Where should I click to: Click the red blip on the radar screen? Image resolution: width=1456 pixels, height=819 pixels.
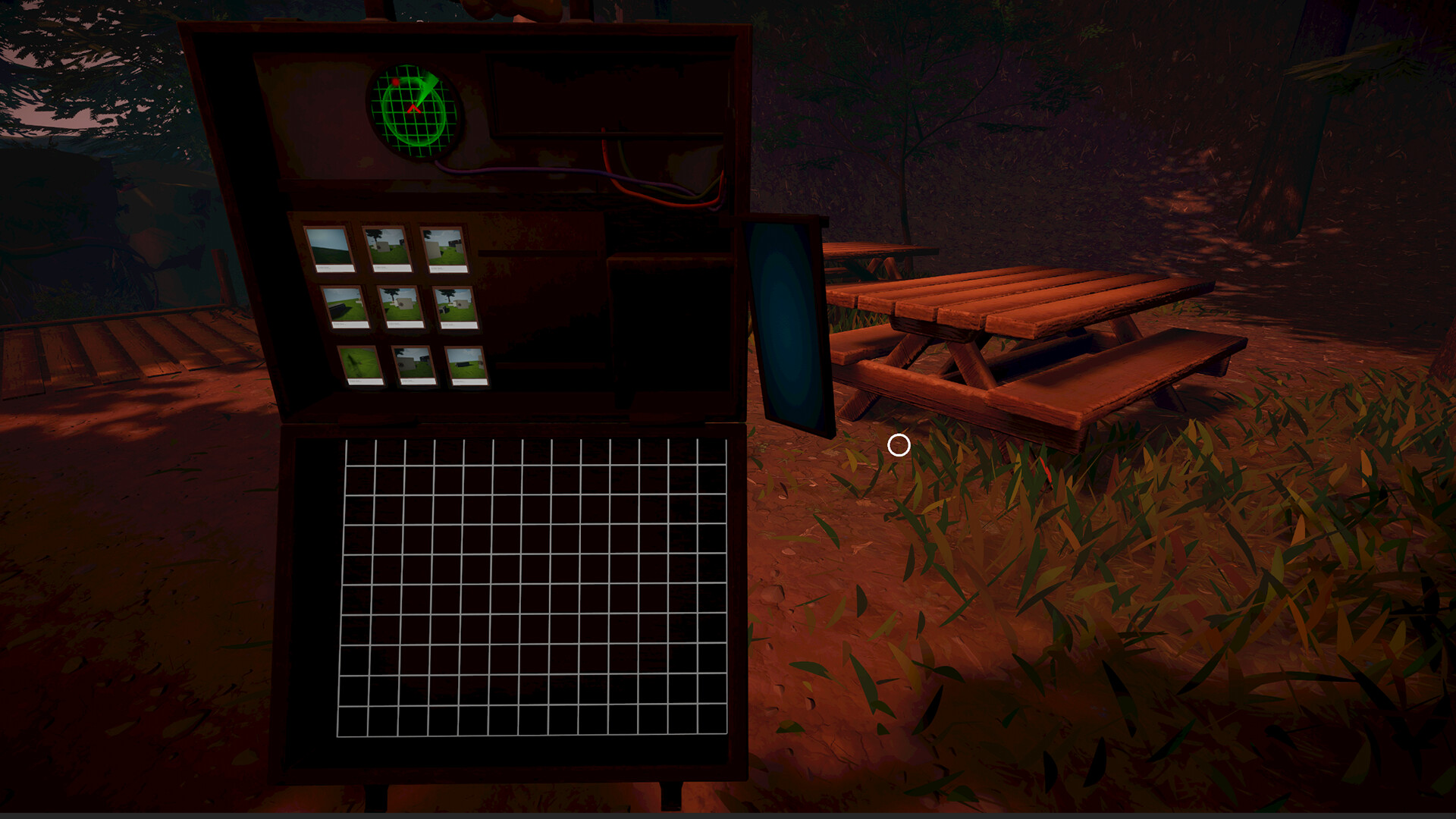click(x=394, y=82)
